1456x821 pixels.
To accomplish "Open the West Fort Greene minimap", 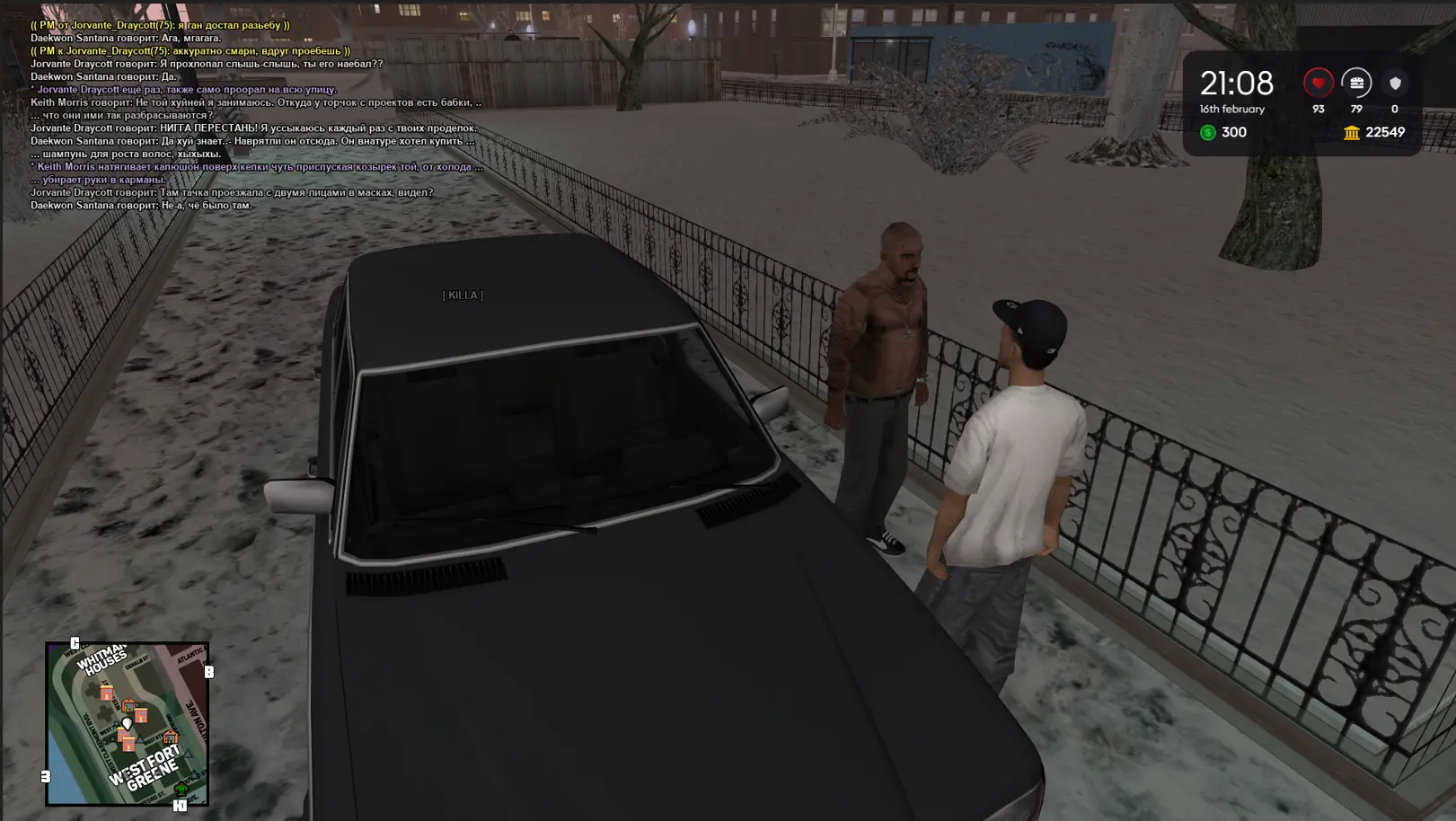I will tap(127, 723).
